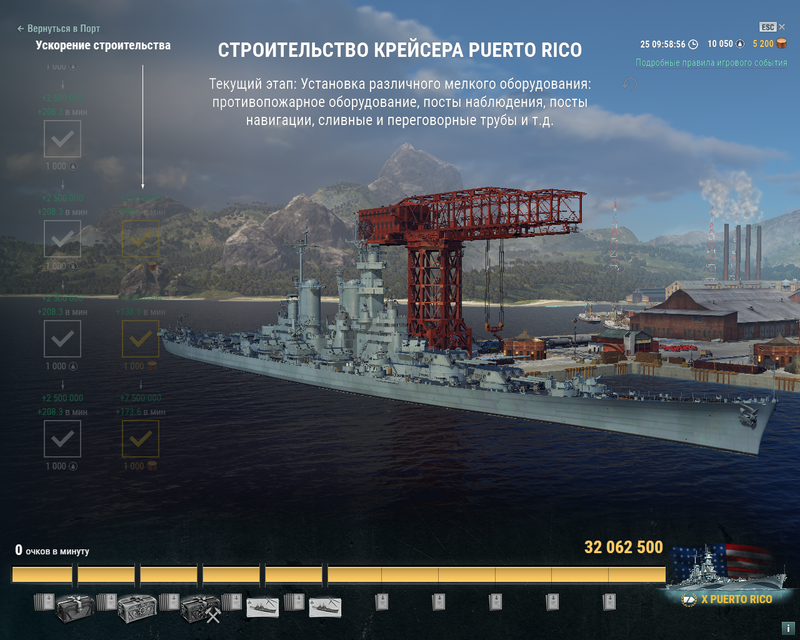Close the shipbuilding screen with the X
800x640 pixels.
pyautogui.click(x=782, y=27)
